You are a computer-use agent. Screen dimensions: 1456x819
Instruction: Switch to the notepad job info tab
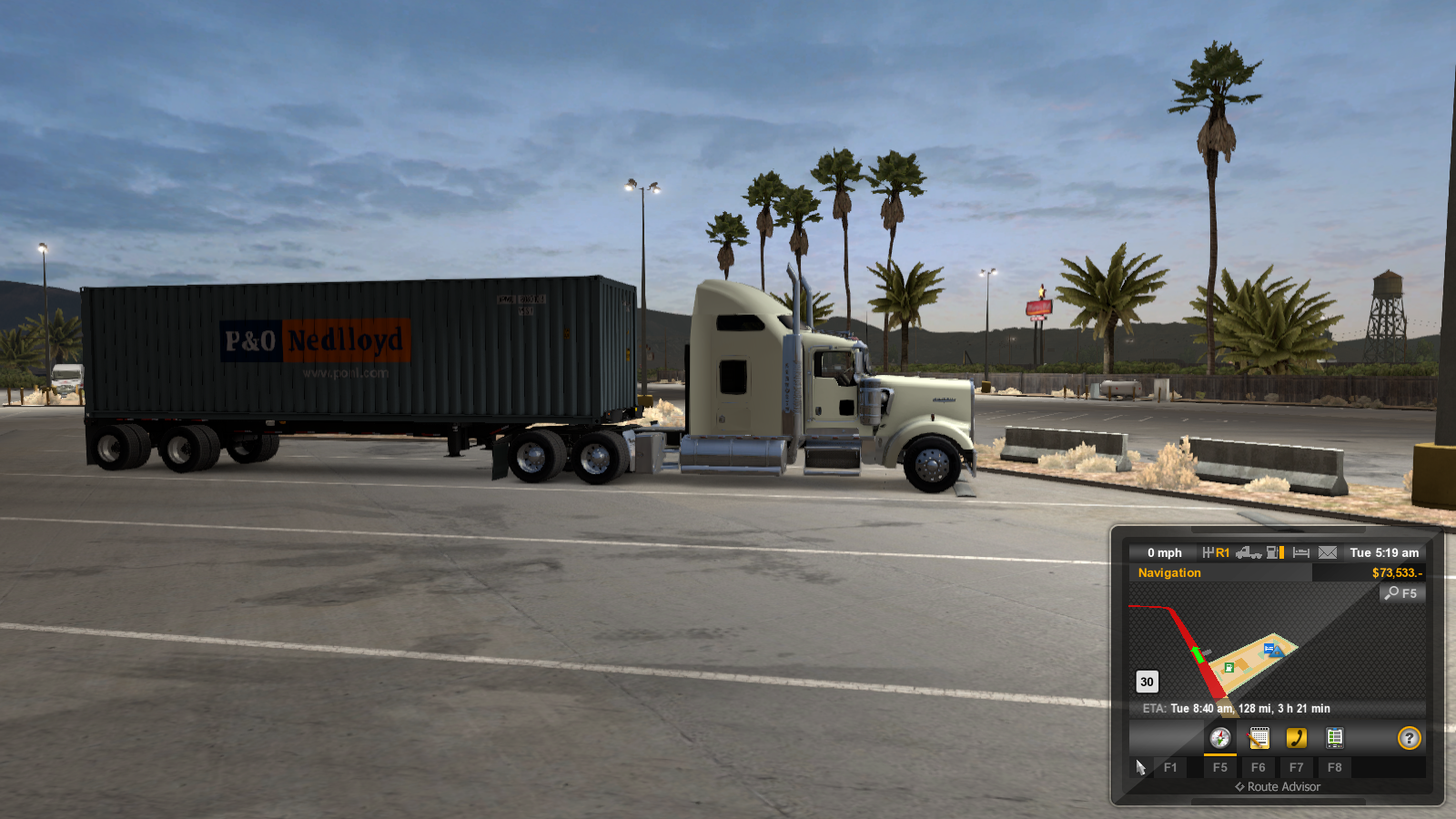coord(1259,738)
